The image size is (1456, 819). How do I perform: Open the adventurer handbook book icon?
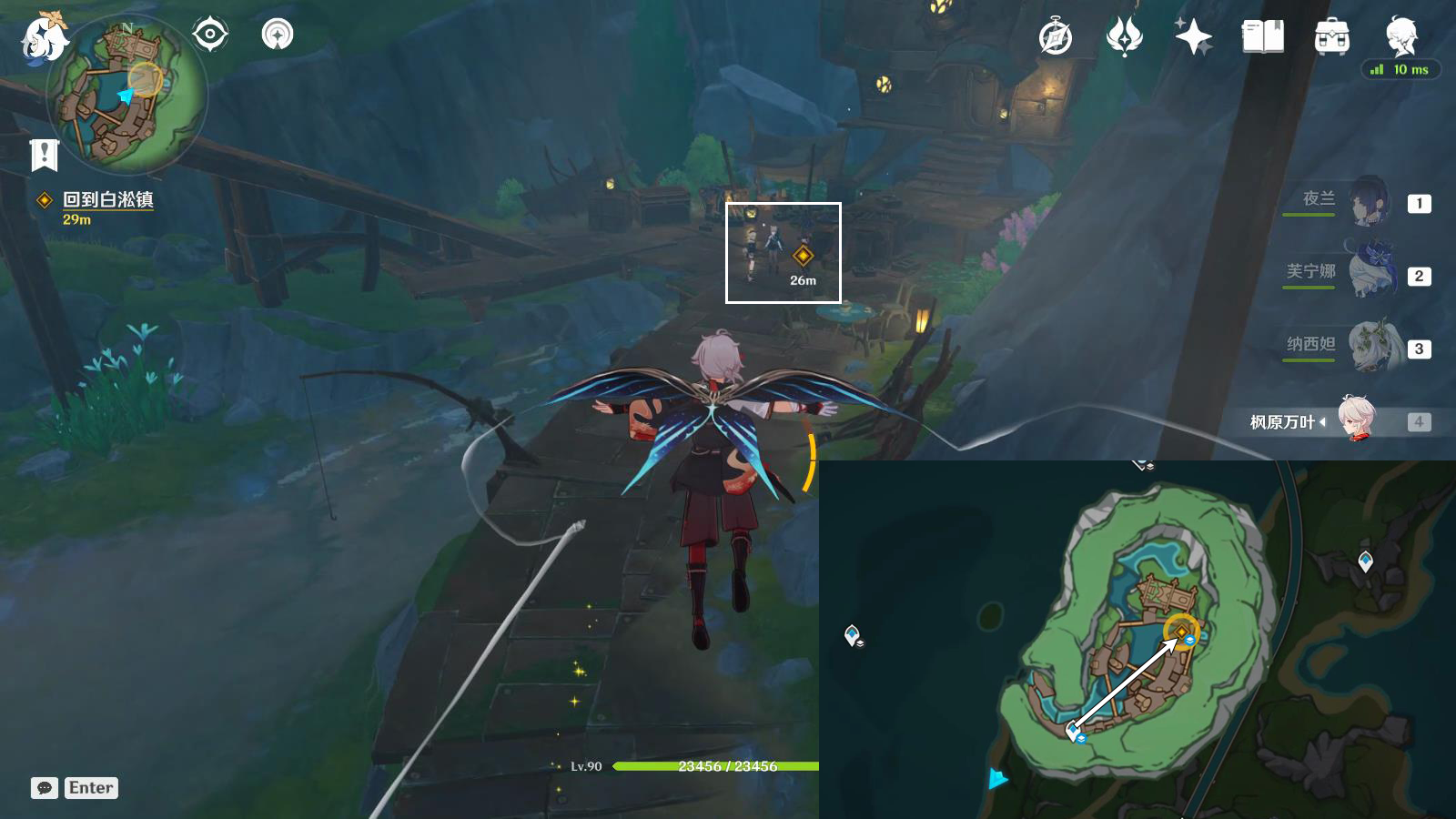click(1262, 37)
